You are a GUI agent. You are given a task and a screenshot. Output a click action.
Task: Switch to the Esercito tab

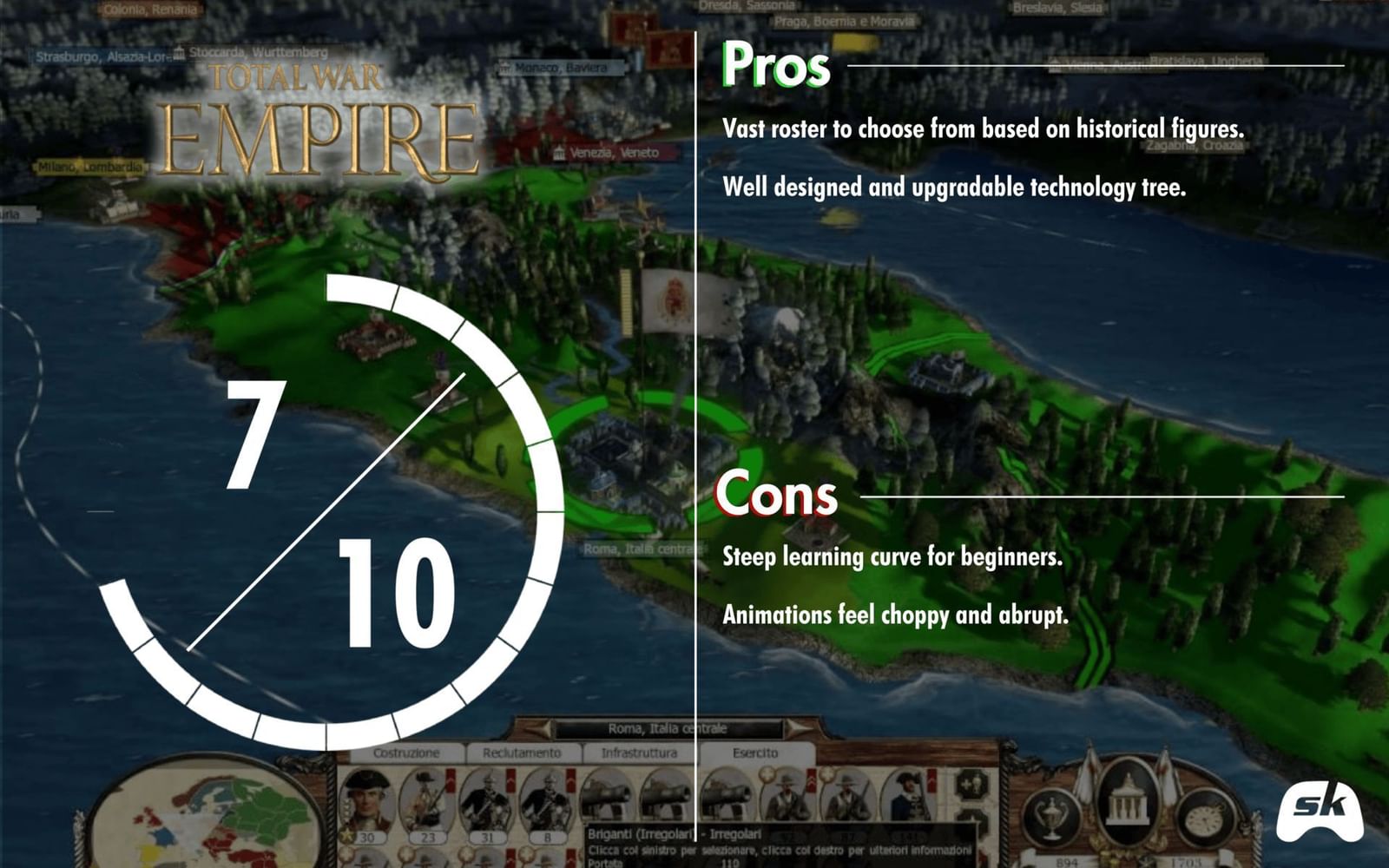[755, 753]
